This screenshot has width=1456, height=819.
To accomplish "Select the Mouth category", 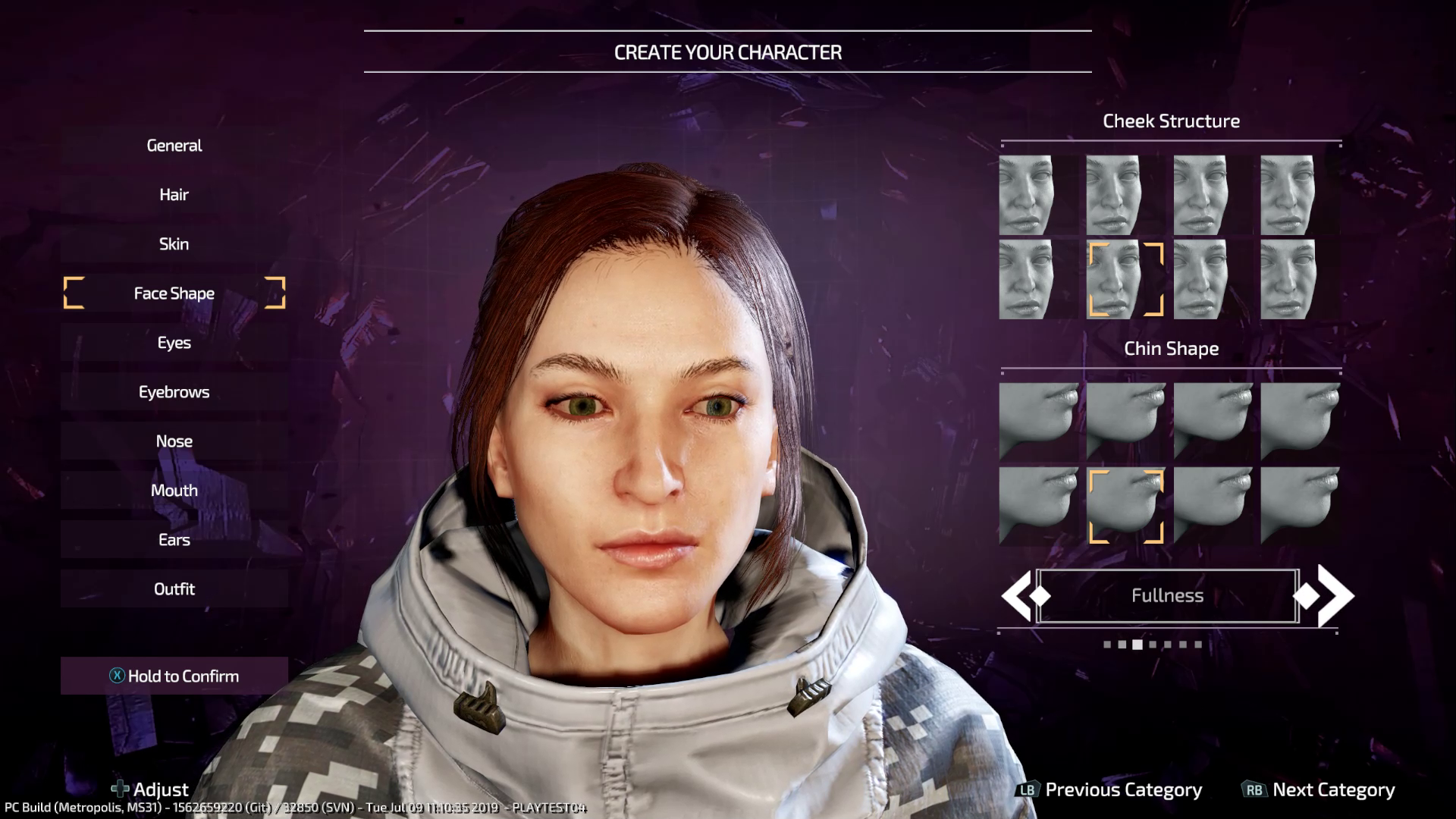I will [174, 491].
